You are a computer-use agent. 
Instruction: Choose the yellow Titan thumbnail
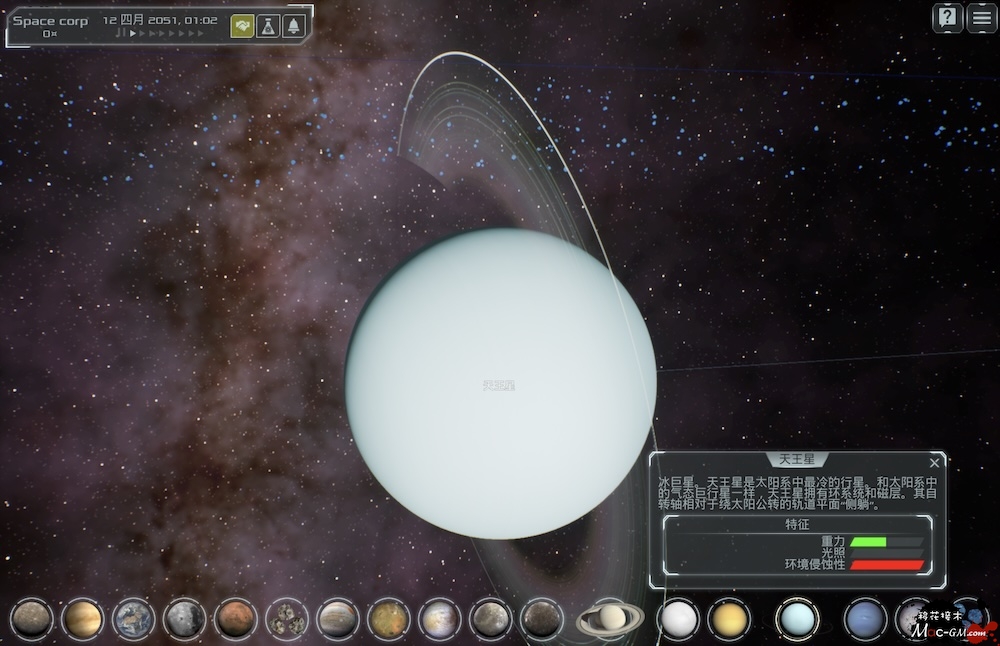729,618
